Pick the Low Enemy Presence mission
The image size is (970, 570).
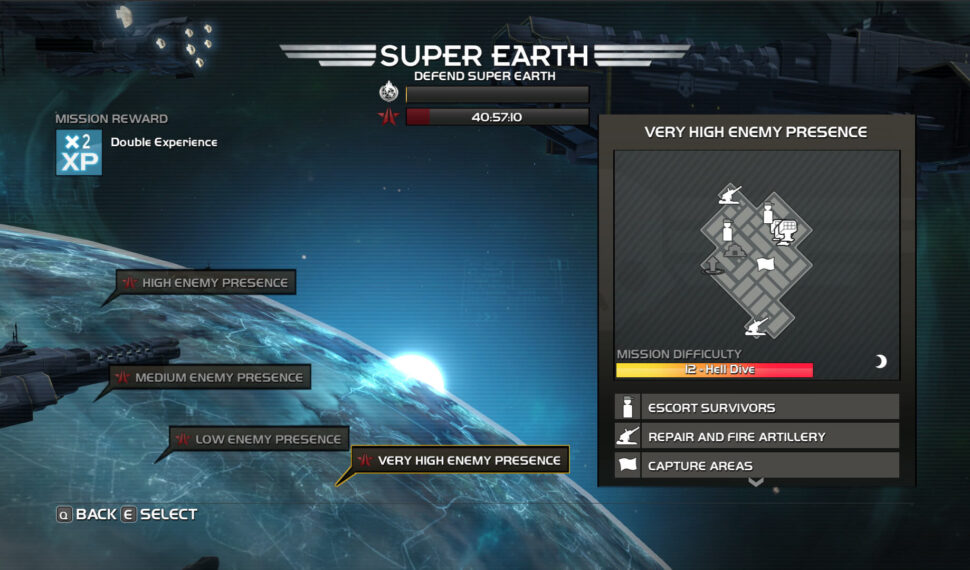pyautogui.click(x=259, y=439)
